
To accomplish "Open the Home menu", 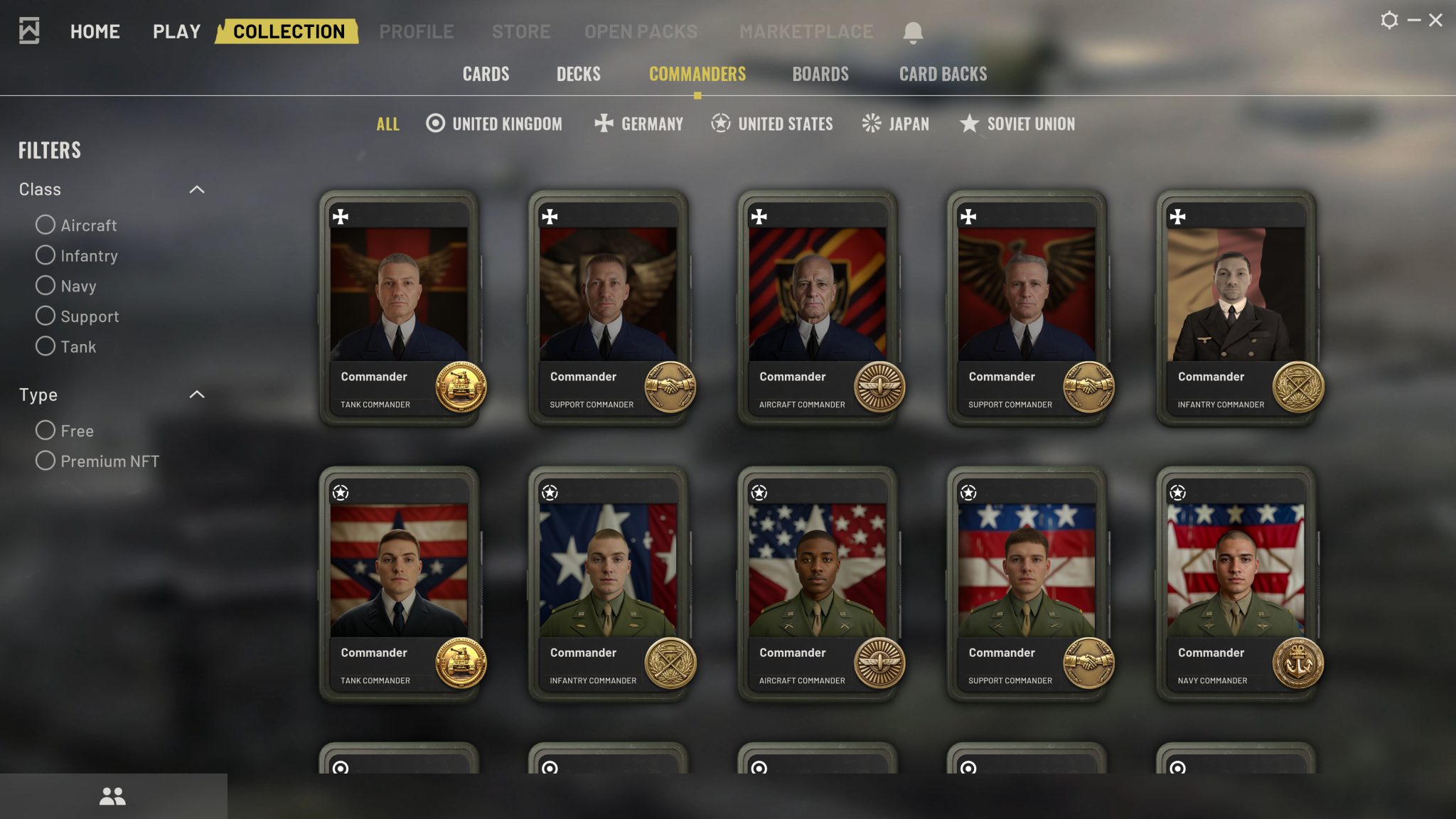I will [95, 31].
